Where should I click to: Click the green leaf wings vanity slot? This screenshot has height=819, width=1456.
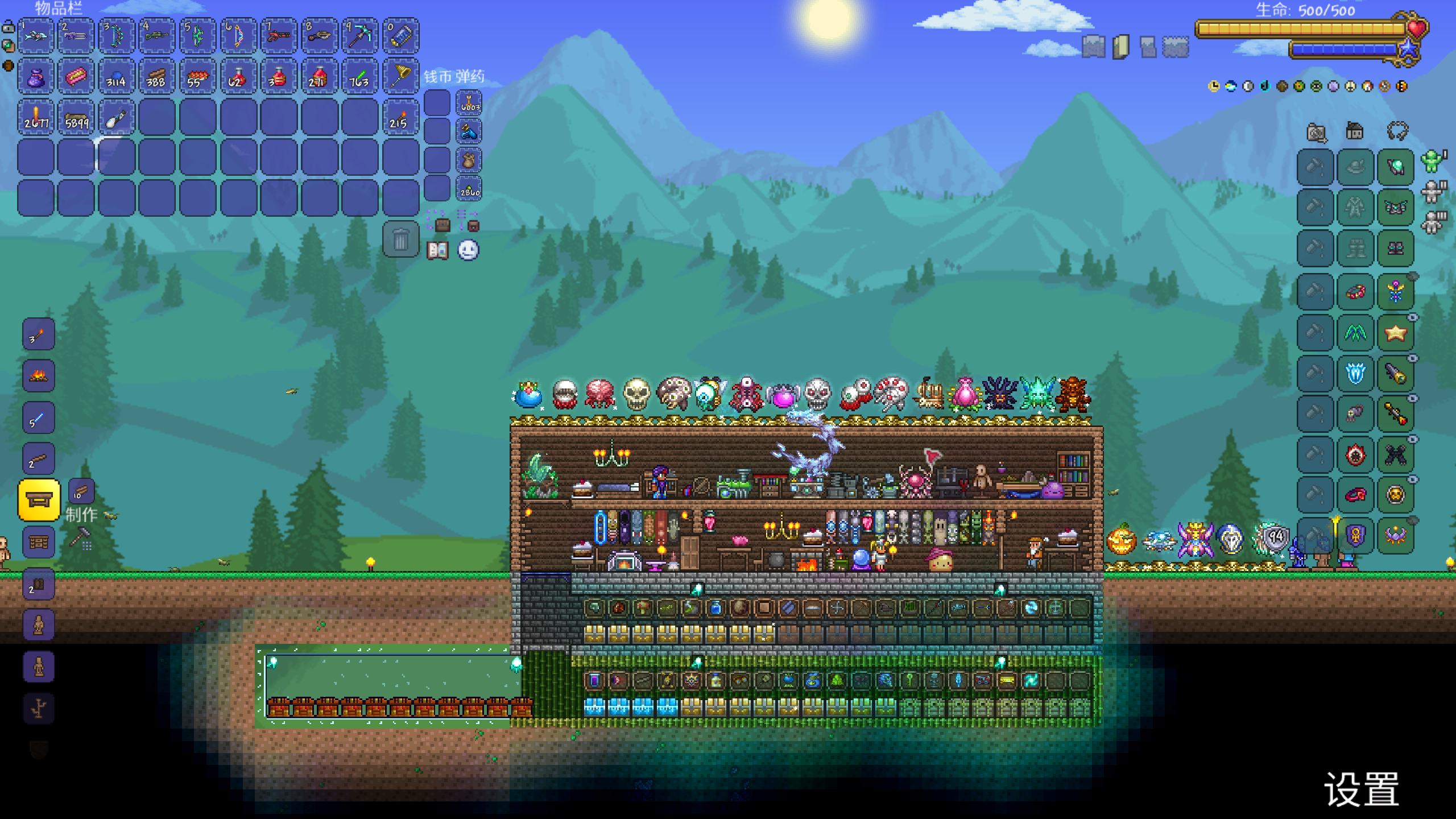click(x=1355, y=333)
